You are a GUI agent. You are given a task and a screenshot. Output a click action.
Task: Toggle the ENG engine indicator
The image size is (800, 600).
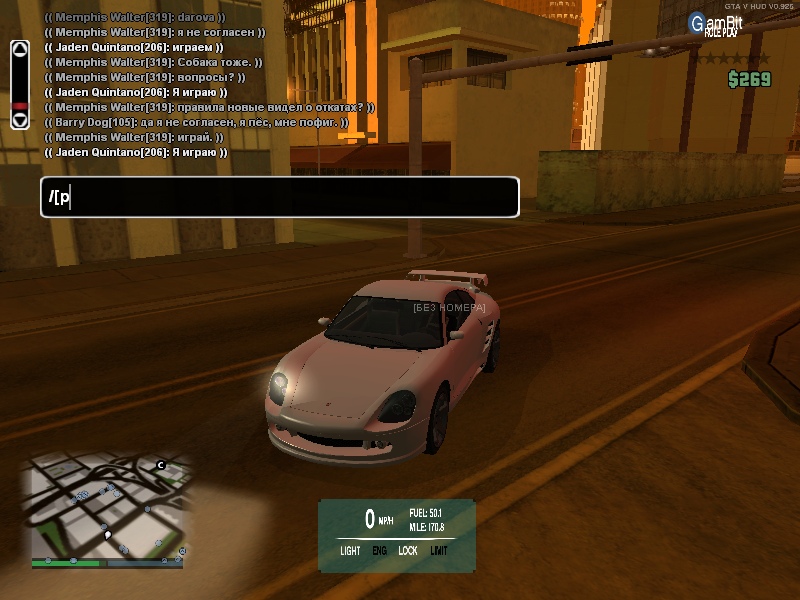click(x=379, y=551)
